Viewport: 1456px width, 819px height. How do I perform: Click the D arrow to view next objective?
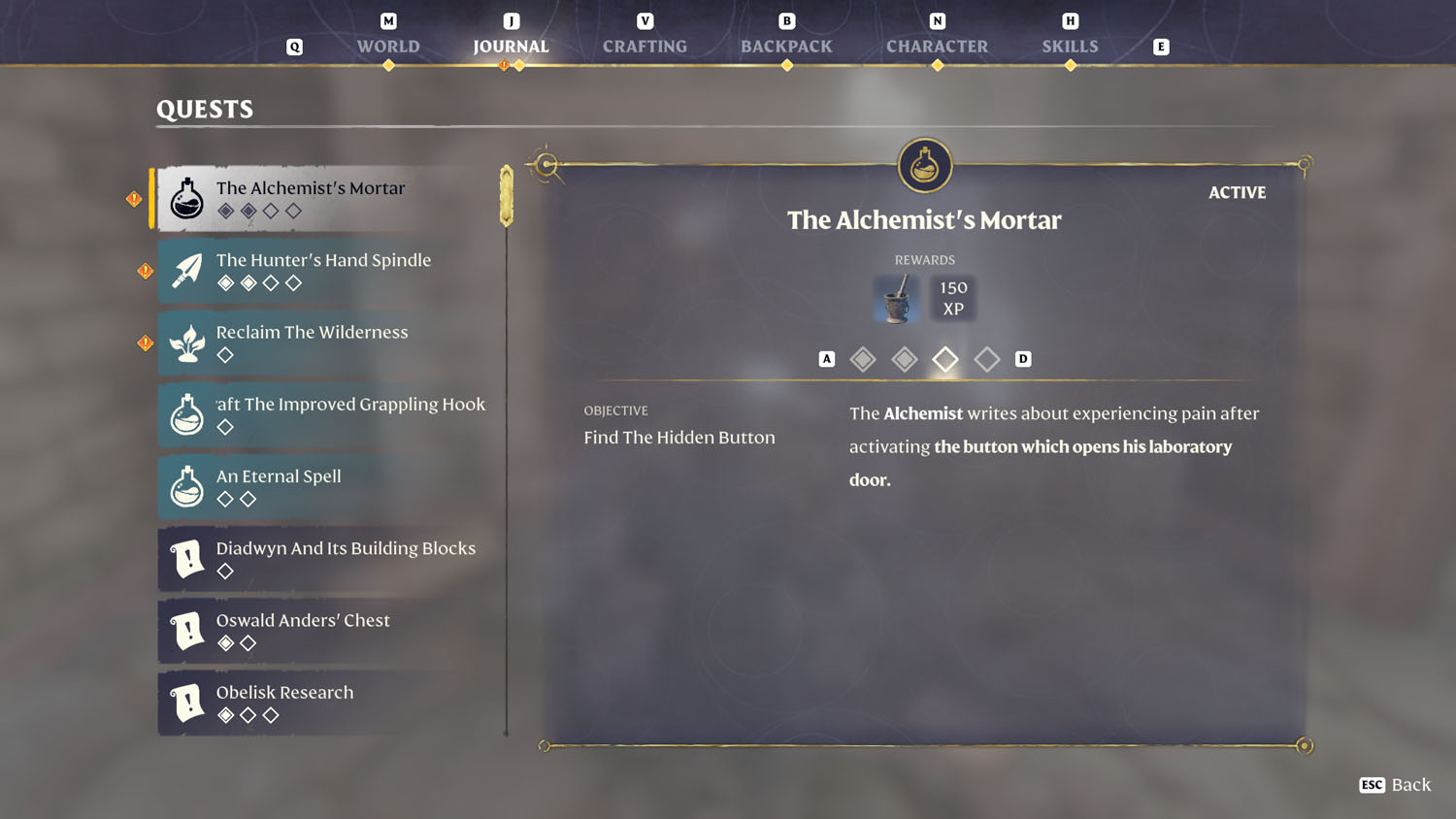pyautogui.click(x=1022, y=358)
